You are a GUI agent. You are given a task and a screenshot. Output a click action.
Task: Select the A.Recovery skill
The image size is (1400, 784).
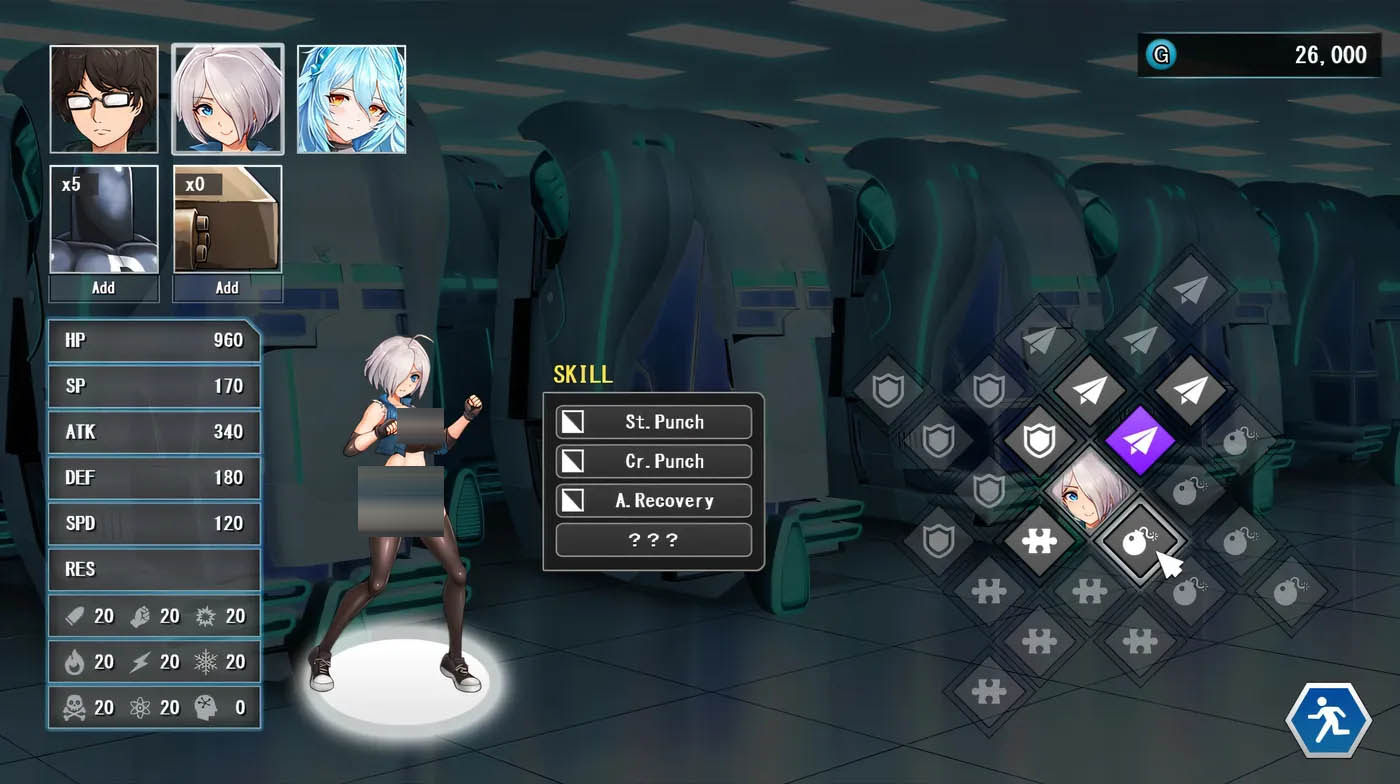(654, 501)
